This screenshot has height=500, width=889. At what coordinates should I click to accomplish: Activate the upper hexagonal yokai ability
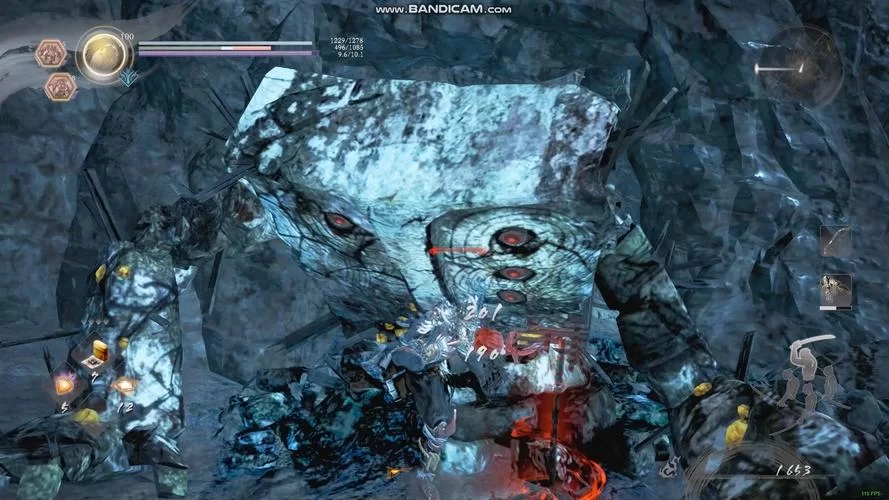coord(50,53)
